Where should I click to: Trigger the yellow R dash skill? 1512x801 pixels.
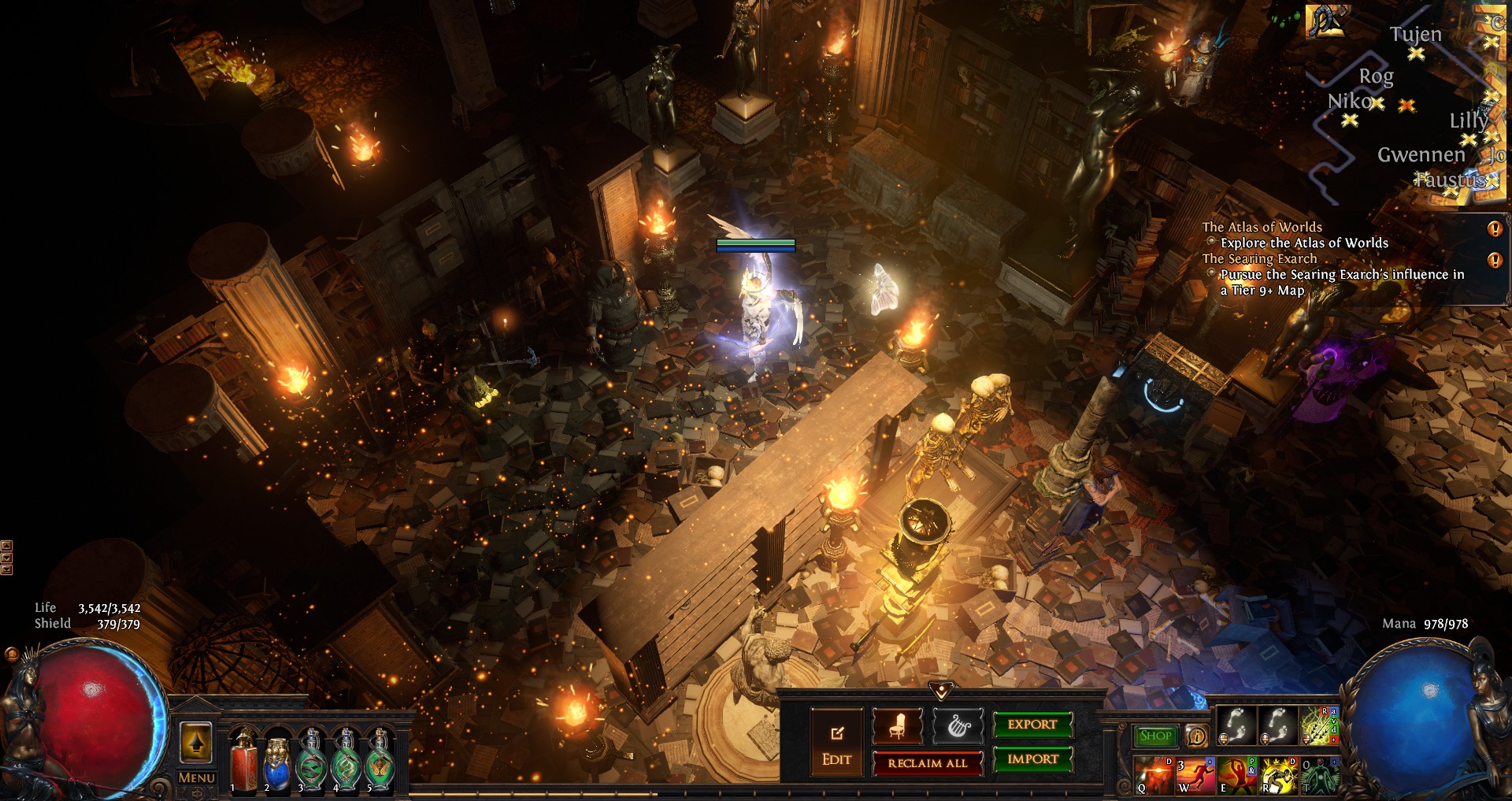(1277, 775)
